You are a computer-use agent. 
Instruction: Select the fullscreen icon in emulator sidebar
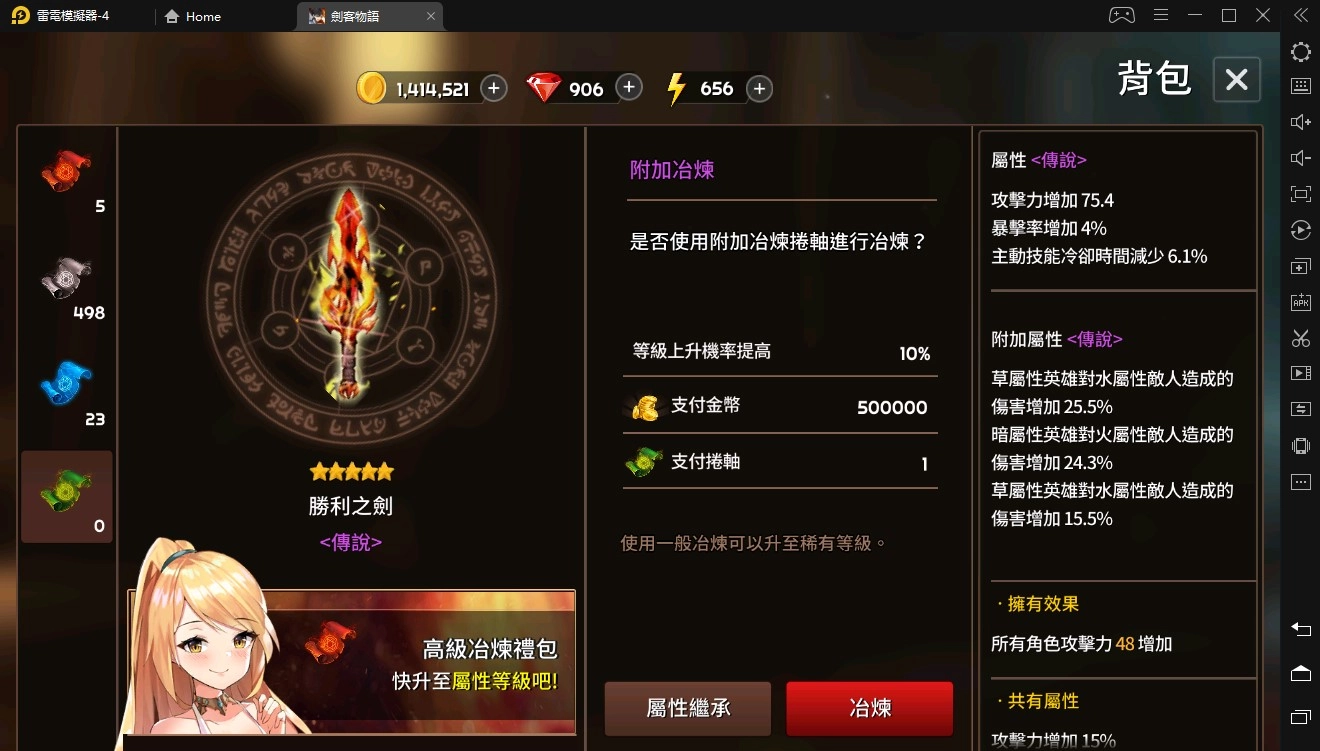[1300, 193]
